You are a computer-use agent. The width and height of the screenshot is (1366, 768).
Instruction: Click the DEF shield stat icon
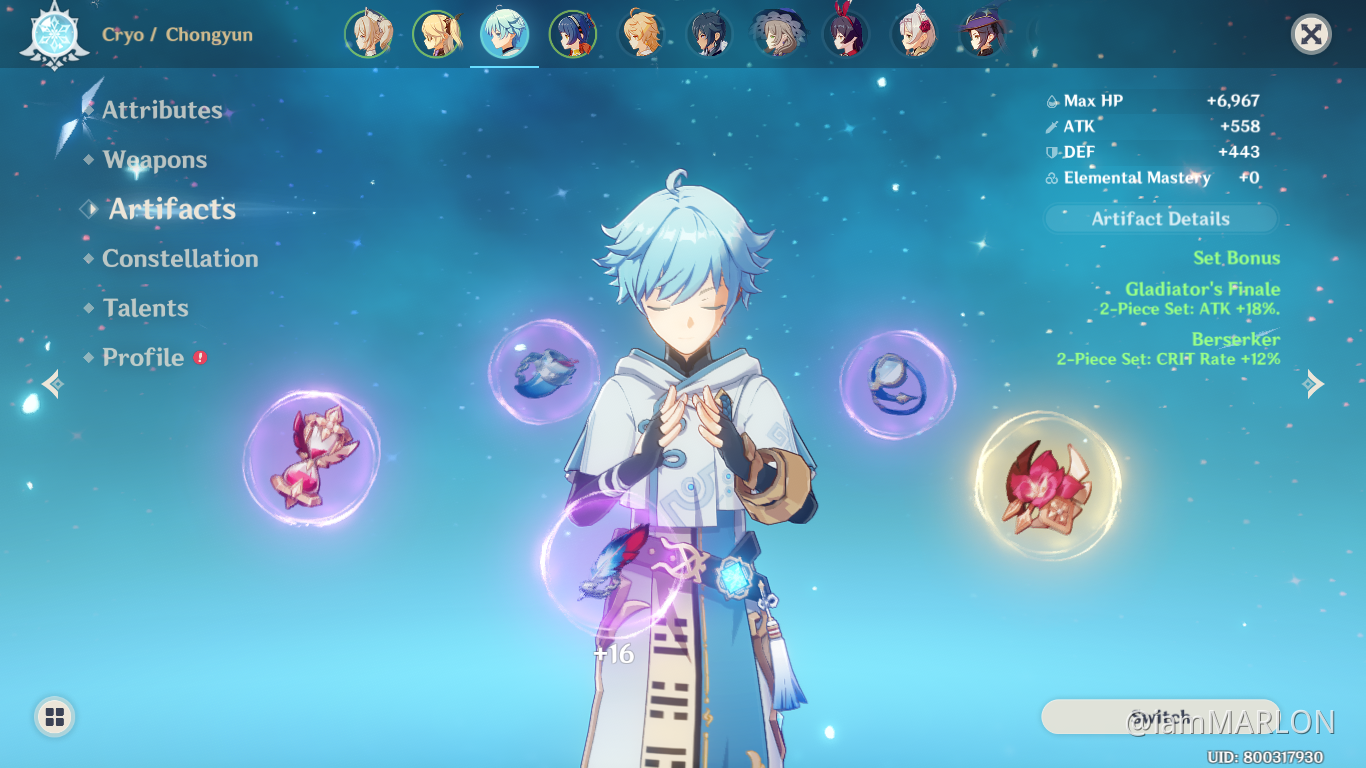(1053, 152)
